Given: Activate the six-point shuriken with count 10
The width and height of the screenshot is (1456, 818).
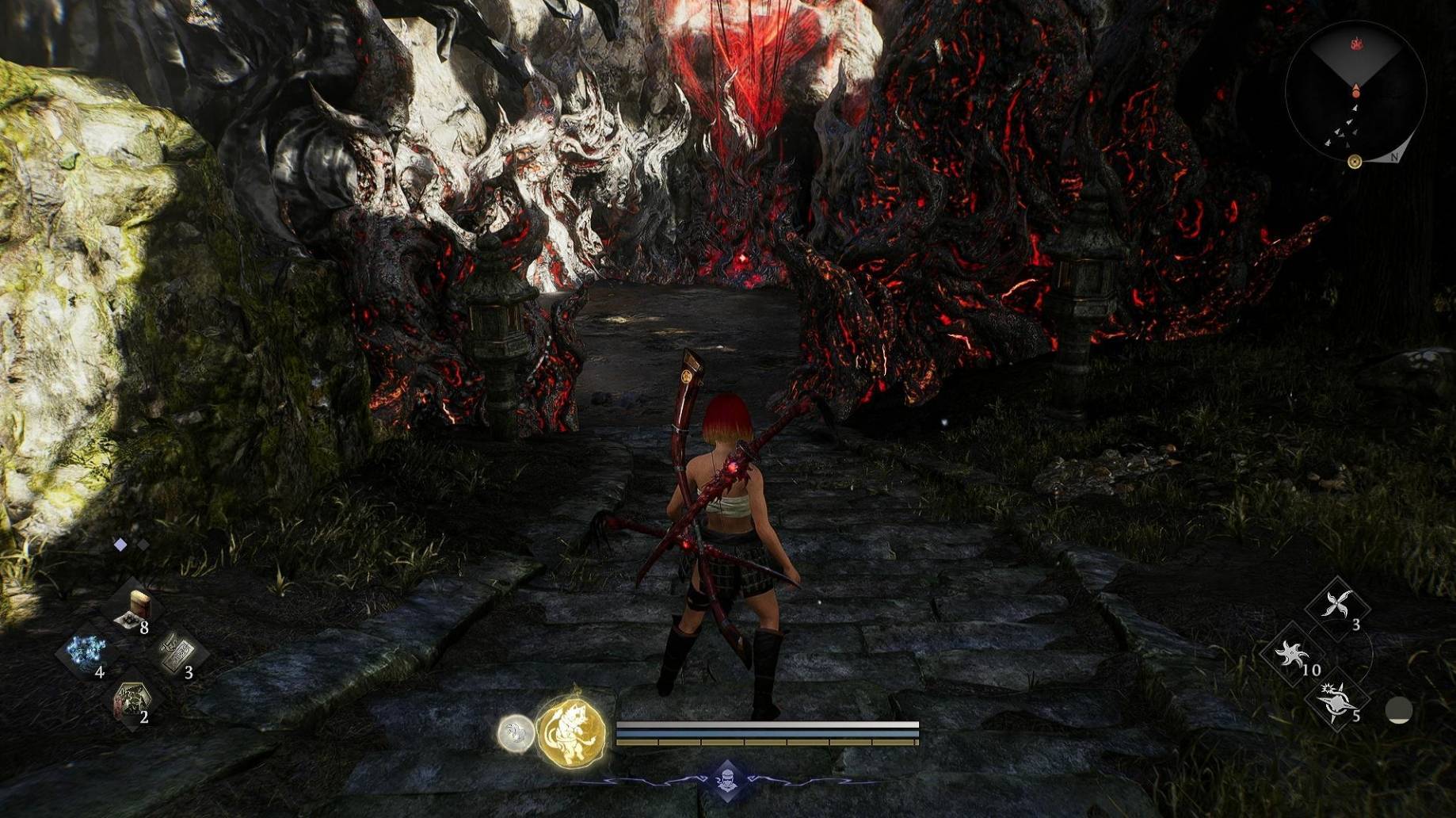Looking at the screenshot, I should point(1293,653).
